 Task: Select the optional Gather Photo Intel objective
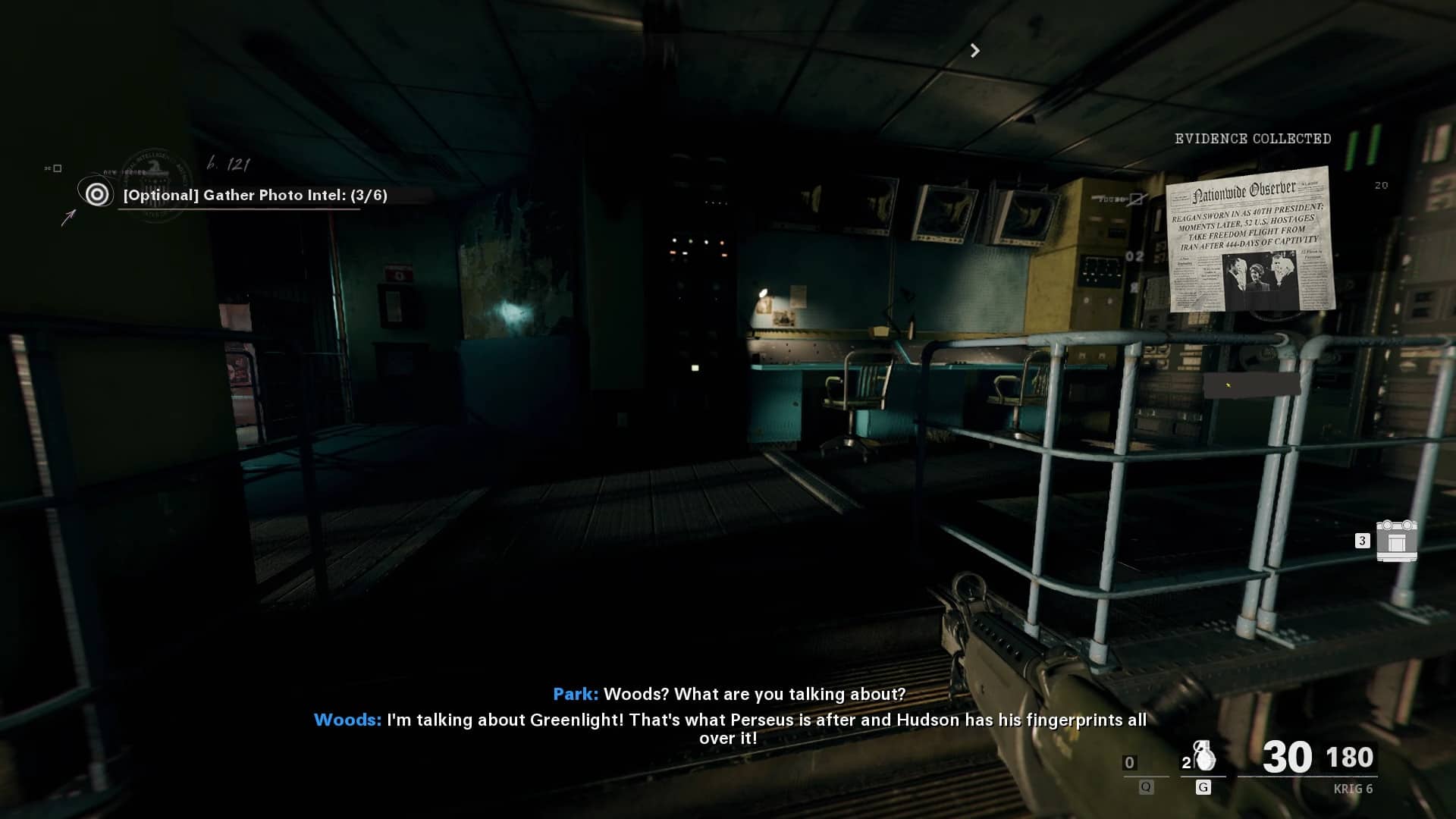pyautogui.click(x=255, y=196)
